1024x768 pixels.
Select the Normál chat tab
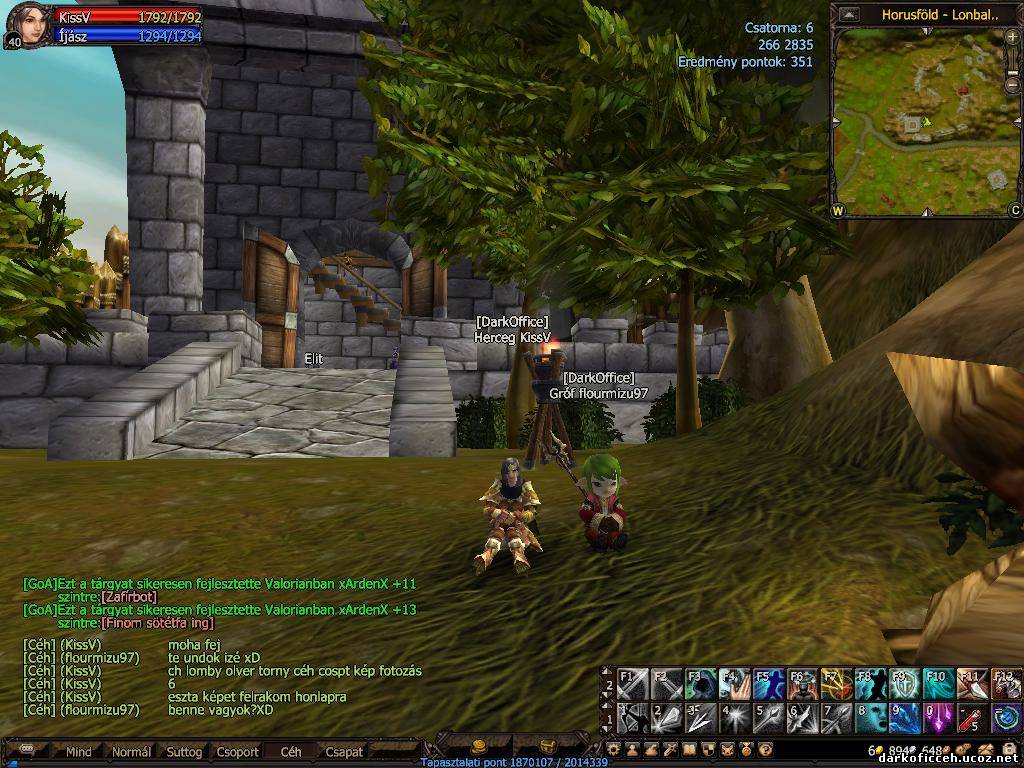(x=131, y=751)
